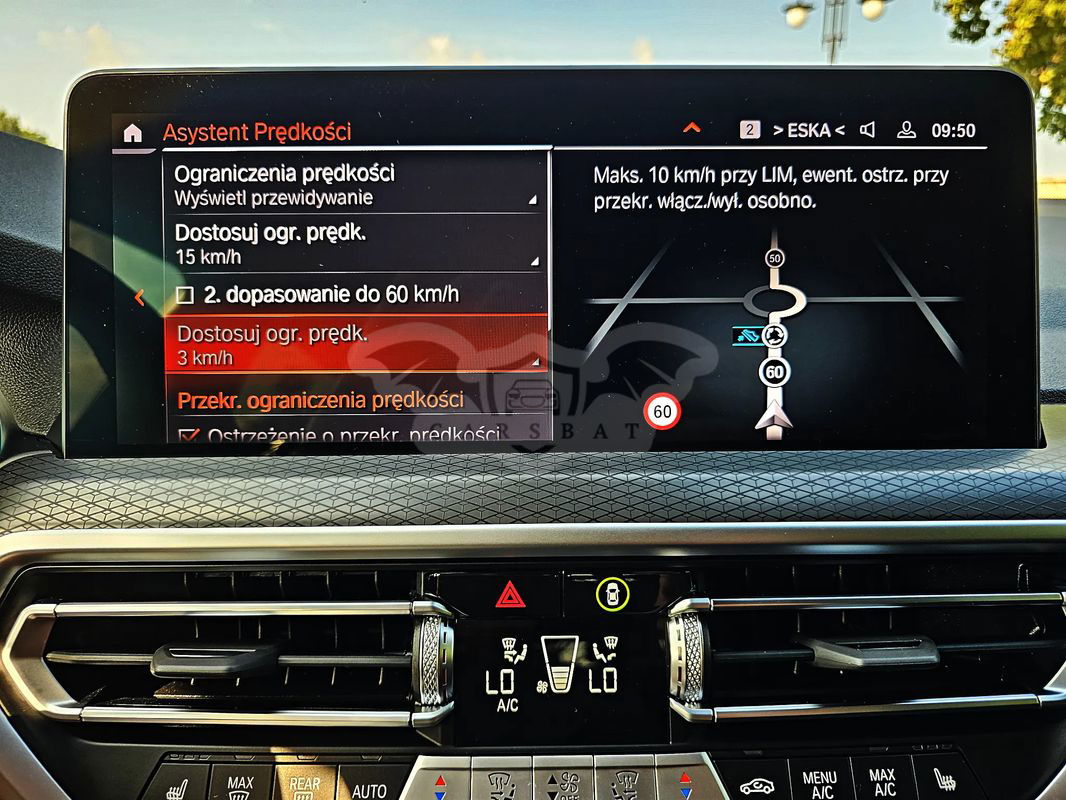Select Dostosuj ogr. prędk. set to 15 km/h
The height and width of the screenshot is (800, 1066).
coord(356,245)
